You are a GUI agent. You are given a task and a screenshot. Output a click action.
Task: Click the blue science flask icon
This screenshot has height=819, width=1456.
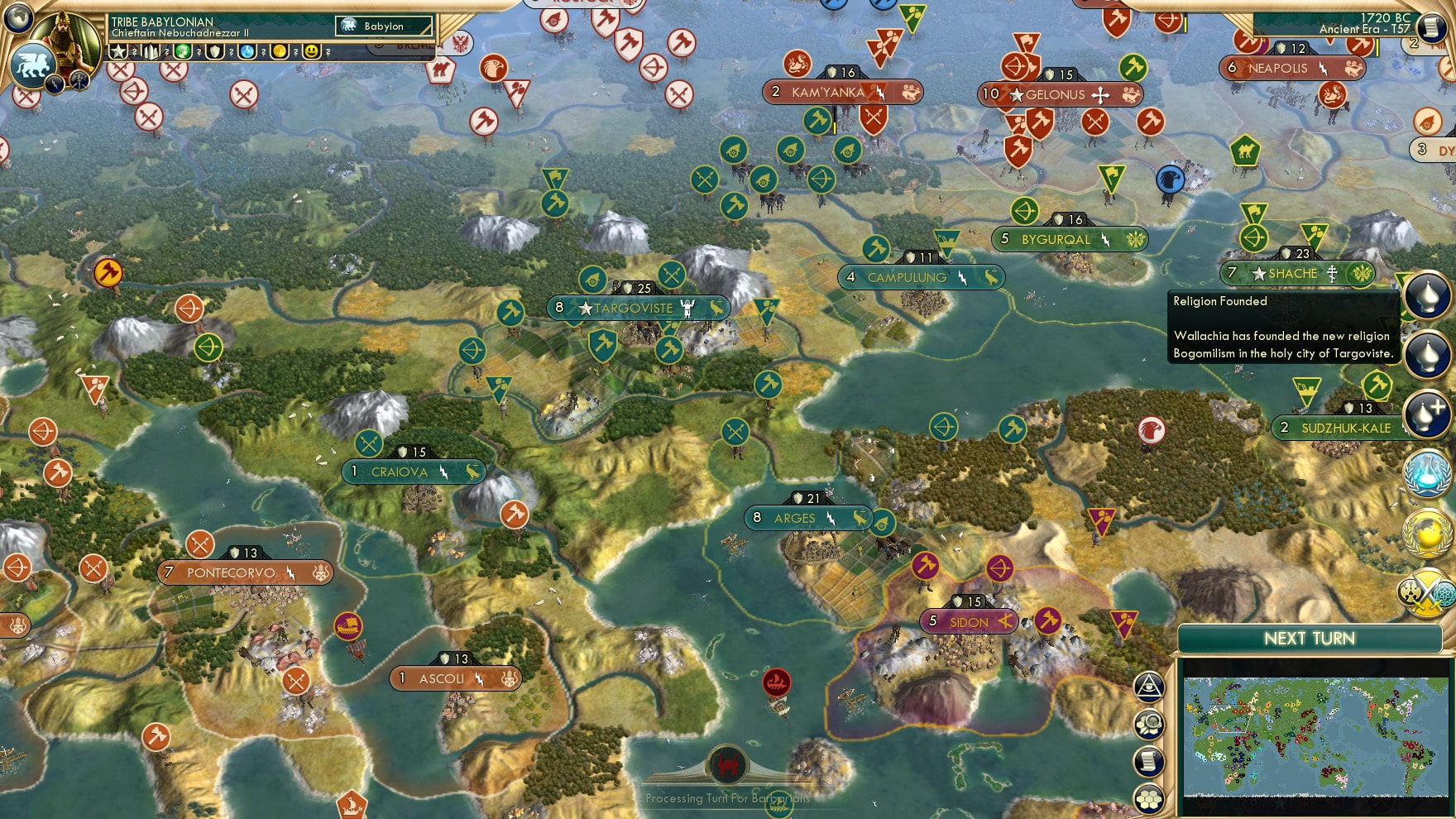tap(247, 51)
